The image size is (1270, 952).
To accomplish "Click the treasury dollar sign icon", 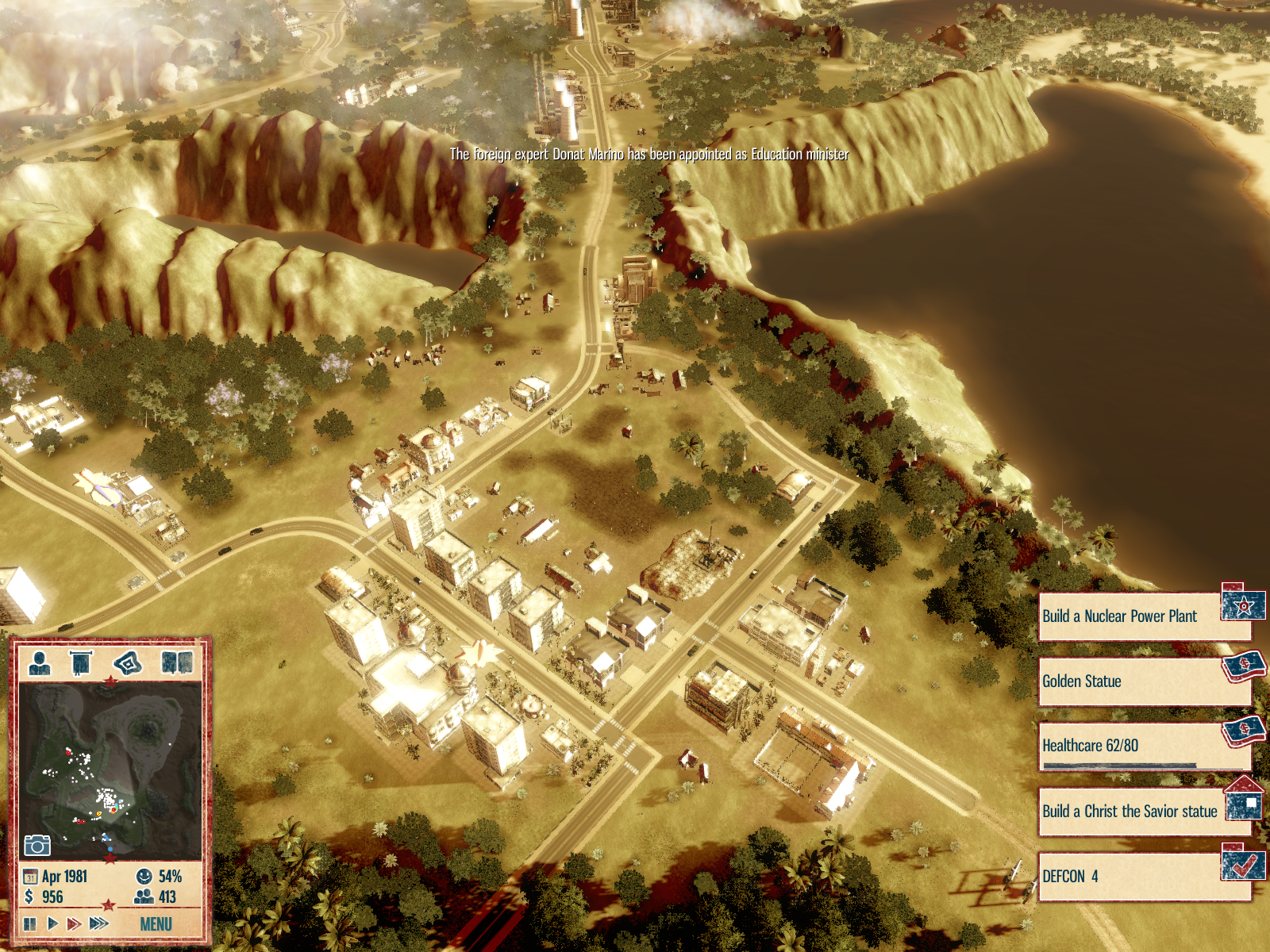I will (29, 897).
